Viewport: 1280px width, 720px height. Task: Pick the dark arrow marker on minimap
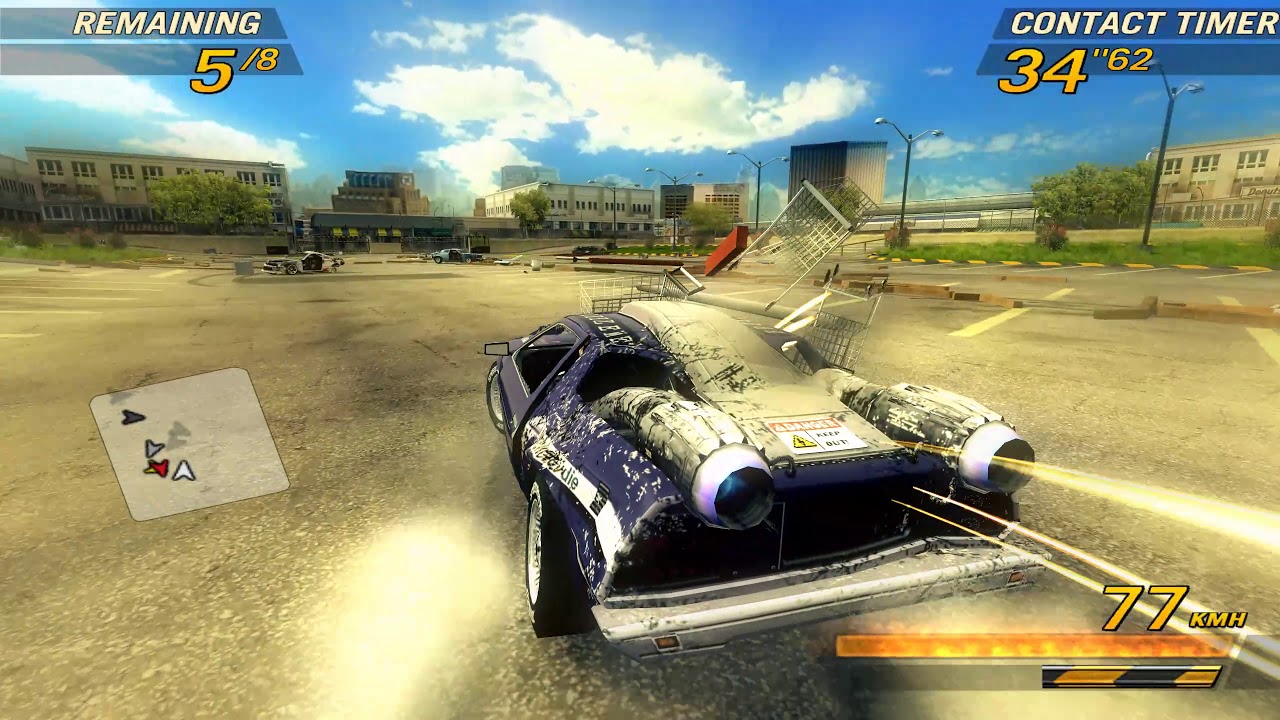pyautogui.click(x=133, y=417)
